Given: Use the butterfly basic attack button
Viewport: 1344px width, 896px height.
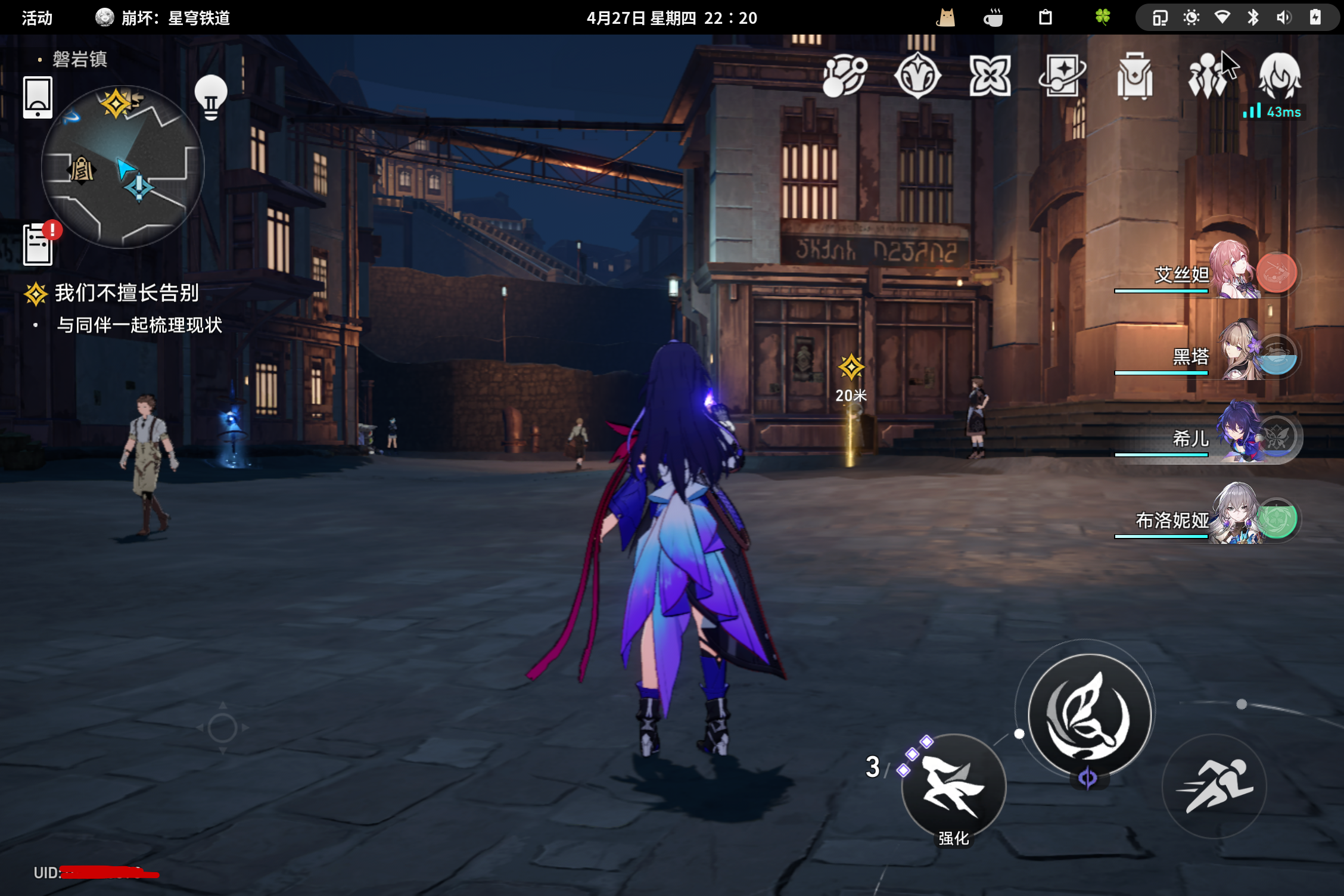Looking at the screenshot, I should pyautogui.click(x=1090, y=714).
